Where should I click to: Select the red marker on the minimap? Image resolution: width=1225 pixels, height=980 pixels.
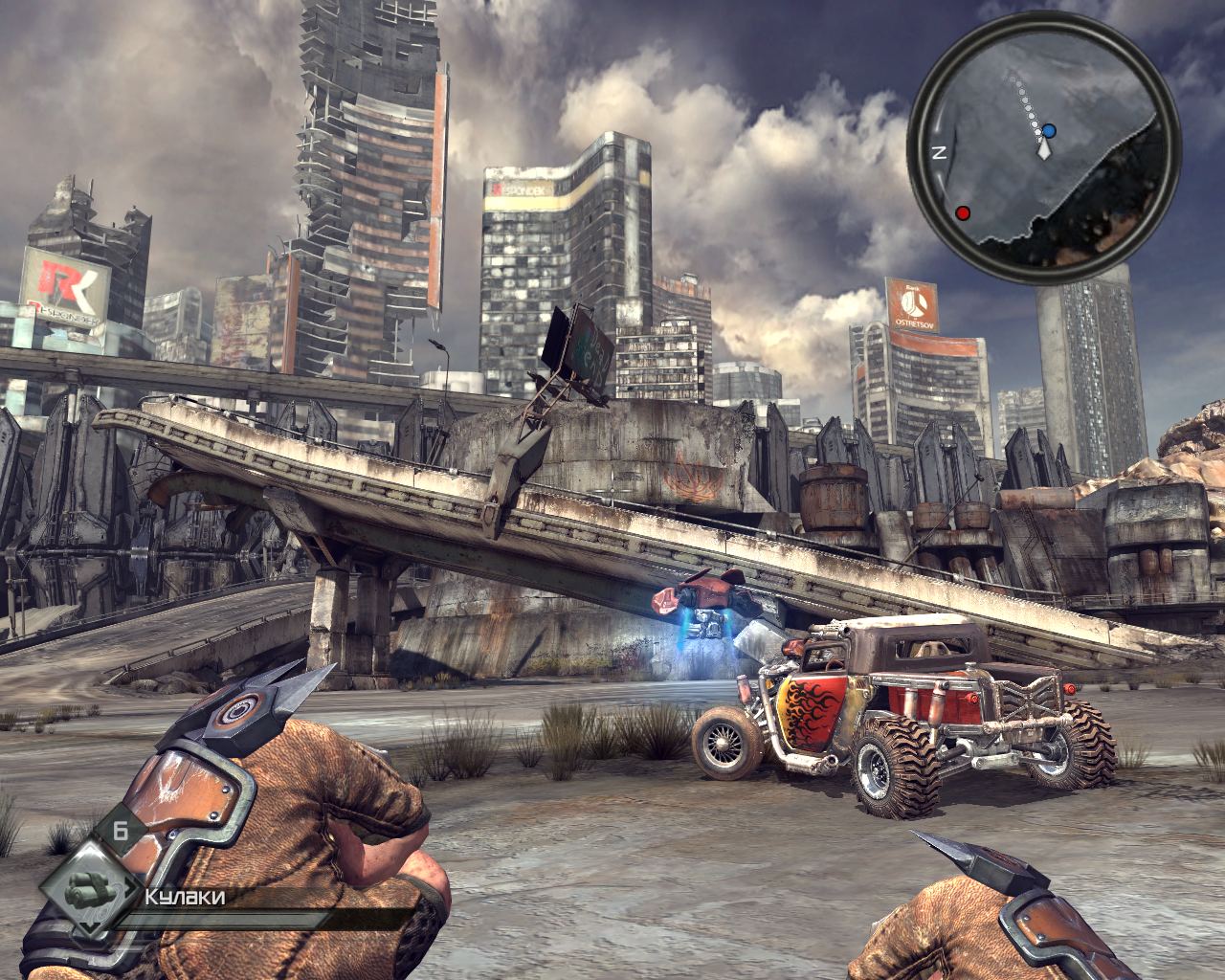pyautogui.click(x=964, y=212)
